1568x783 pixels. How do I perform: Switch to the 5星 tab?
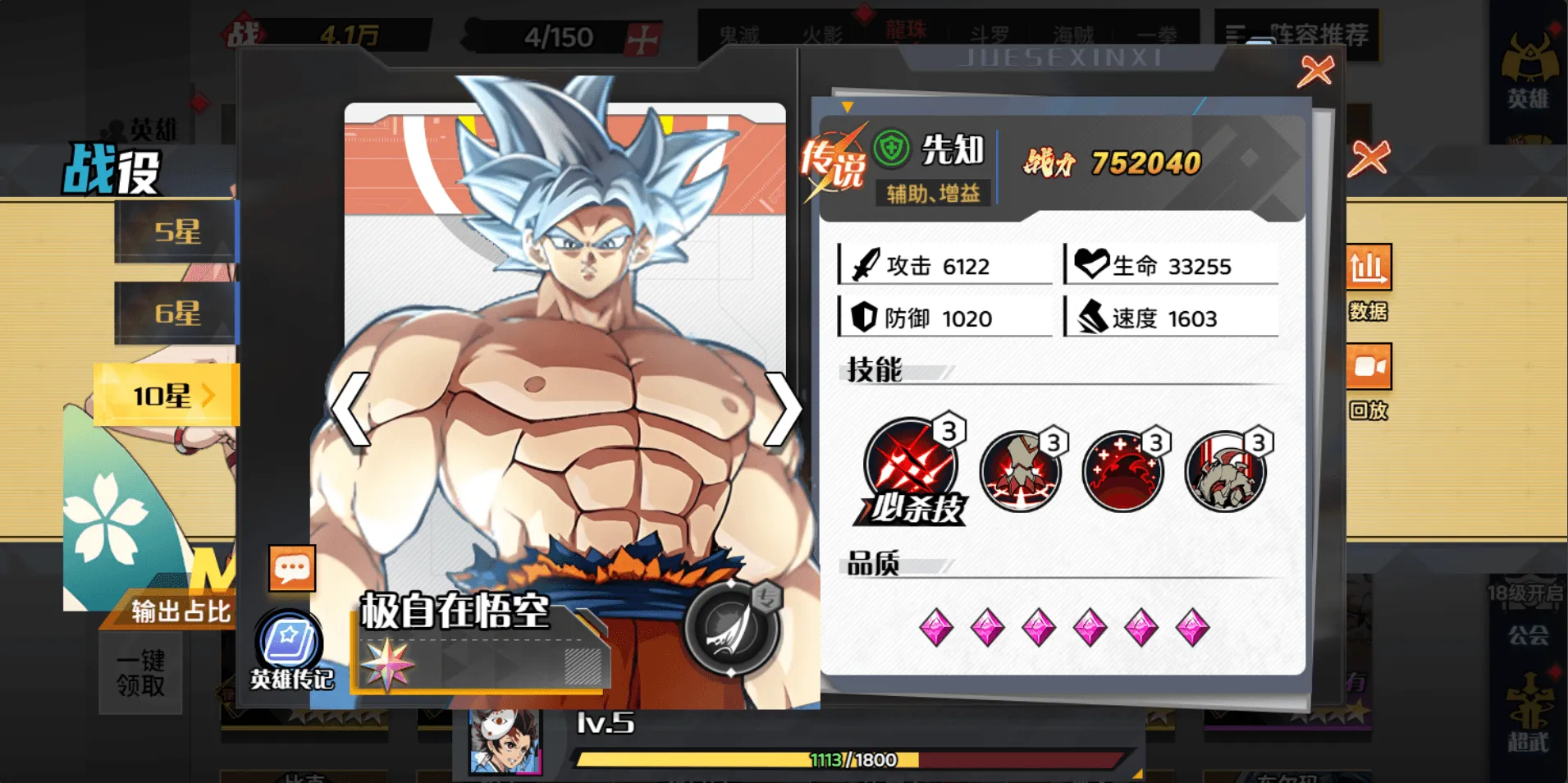tap(176, 231)
